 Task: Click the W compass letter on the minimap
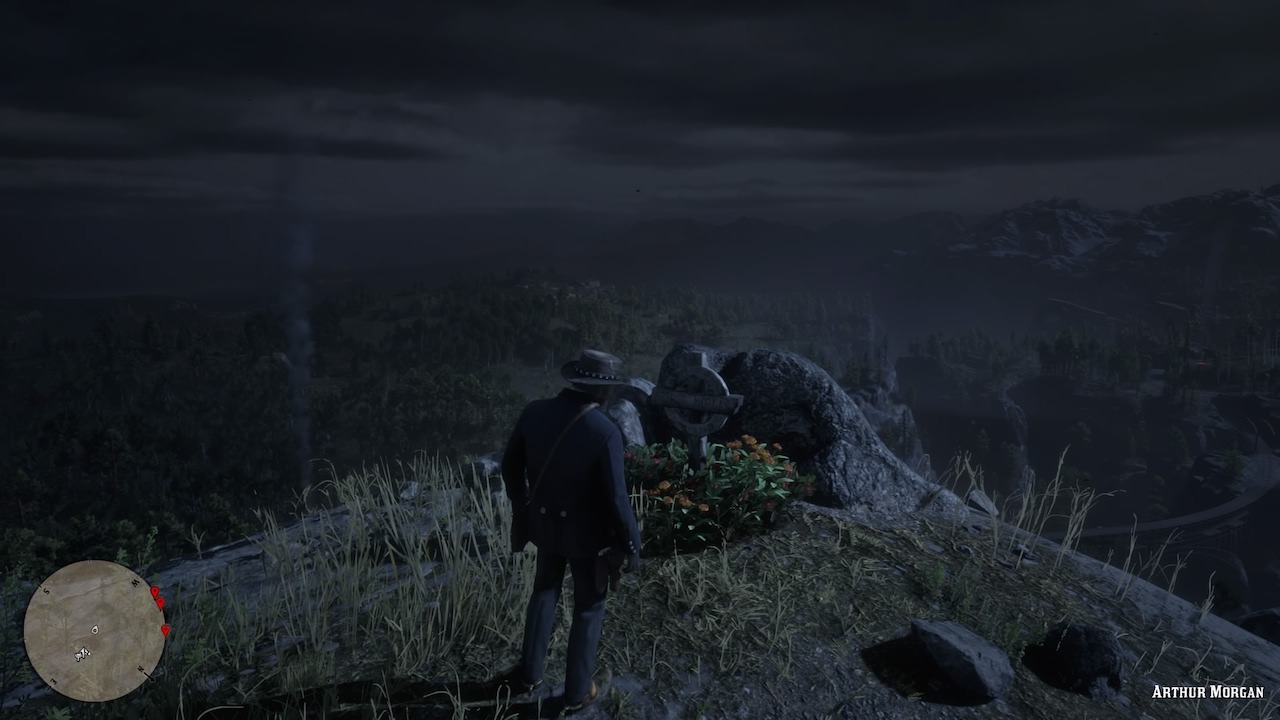click(x=135, y=581)
